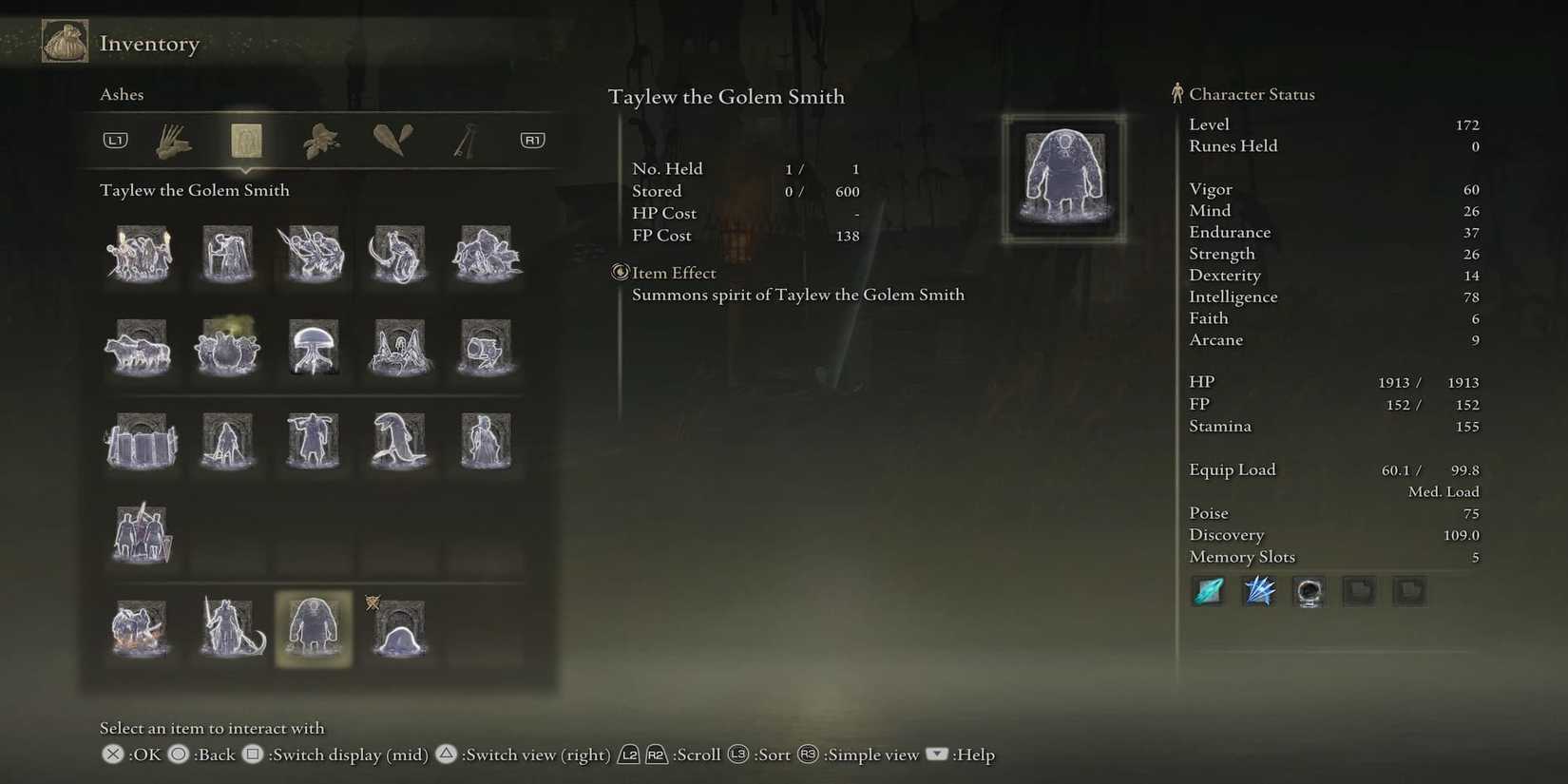Toggle Simple view via the R3 prompt
This screenshot has width=1568, height=784.
point(807,754)
